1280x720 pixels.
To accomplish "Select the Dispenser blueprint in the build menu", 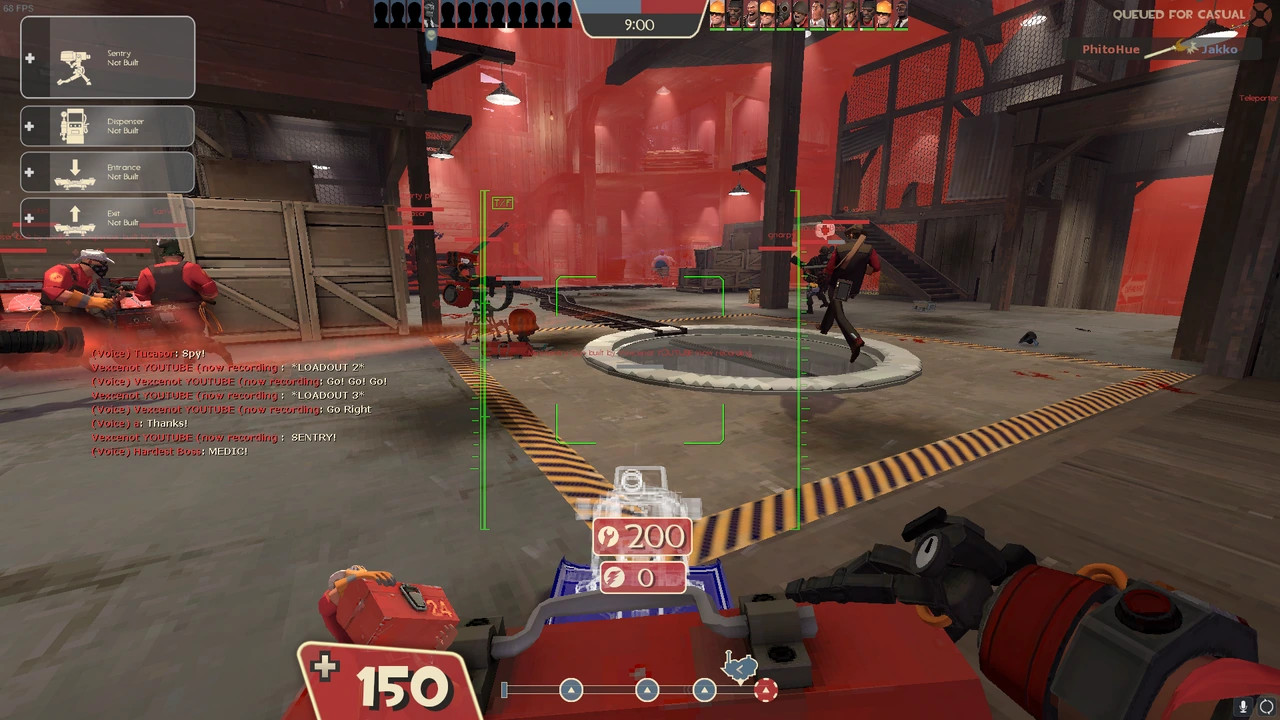I will [x=107, y=125].
